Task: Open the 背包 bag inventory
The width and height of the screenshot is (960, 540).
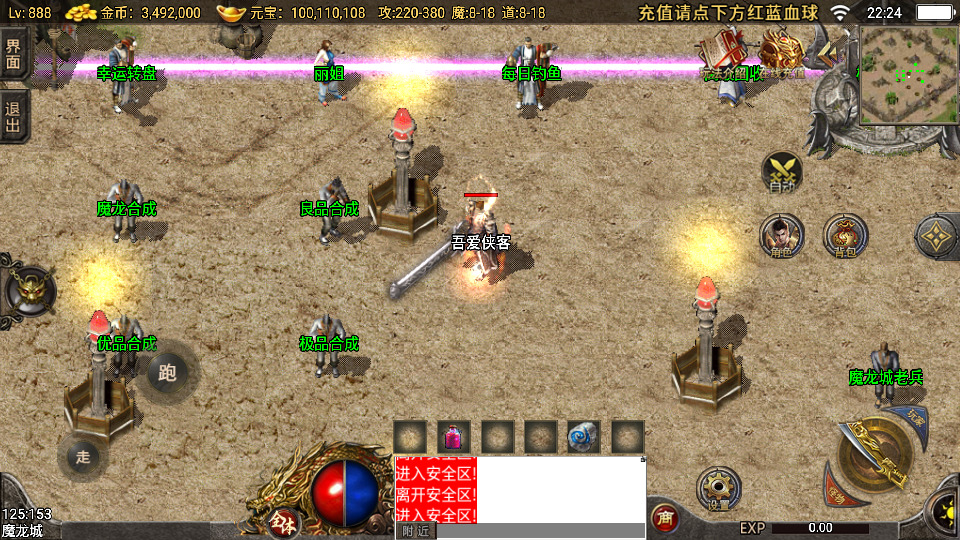Action: click(845, 236)
